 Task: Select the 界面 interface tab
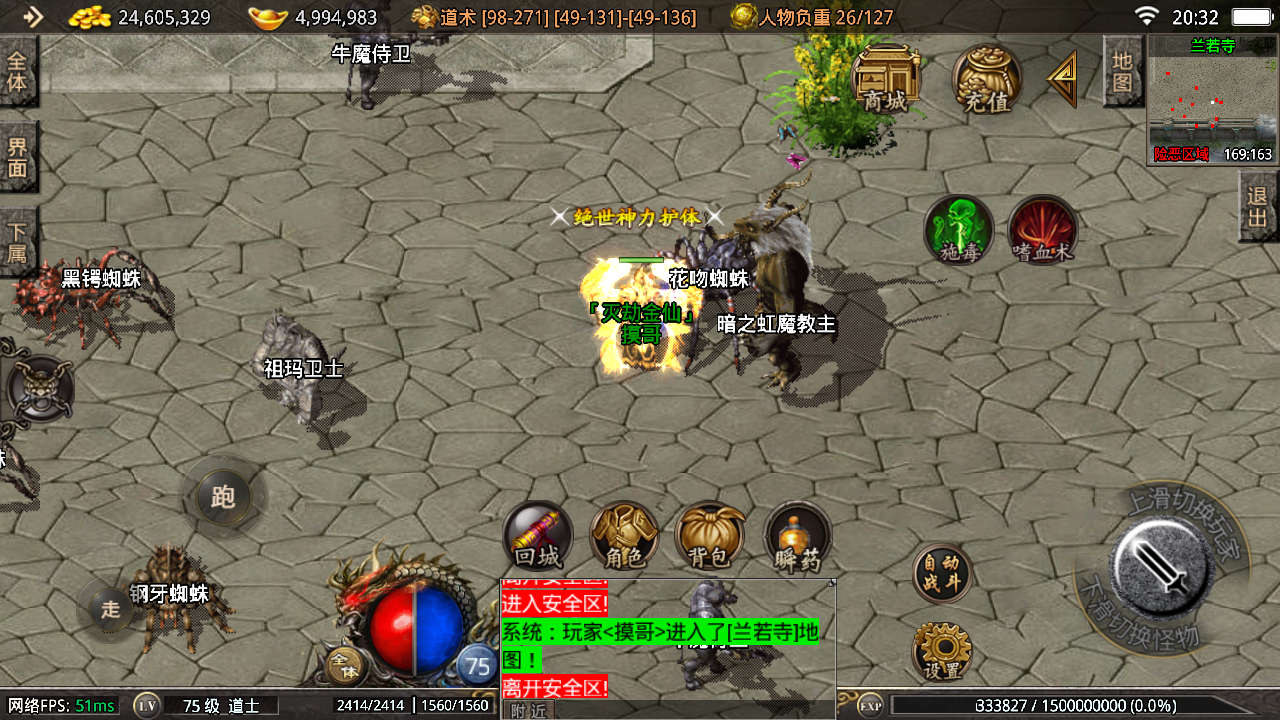[x=18, y=157]
